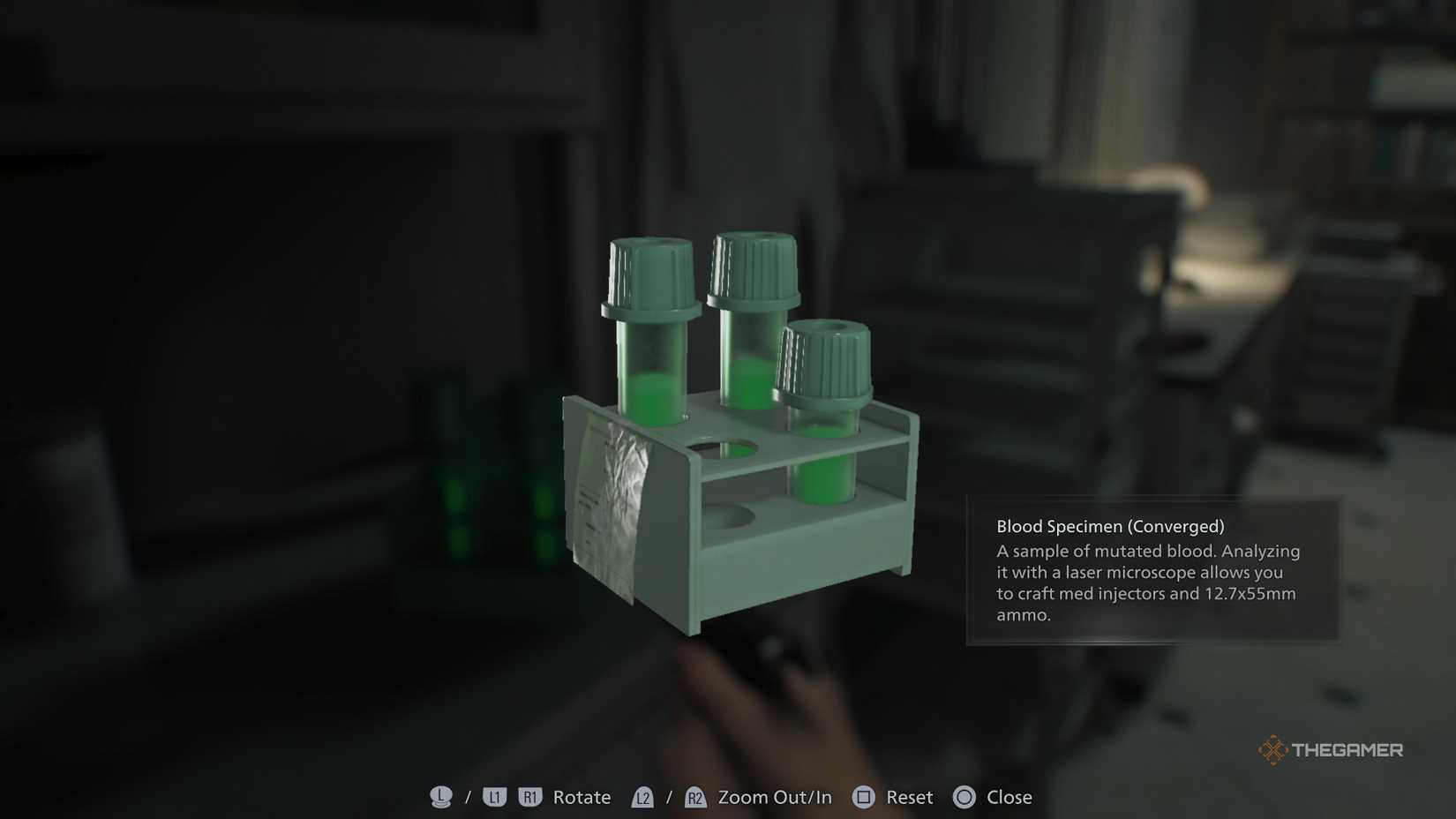Click the TheGamer logo emblem
This screenshot has height=819, width=1456.
(1273, 748)
